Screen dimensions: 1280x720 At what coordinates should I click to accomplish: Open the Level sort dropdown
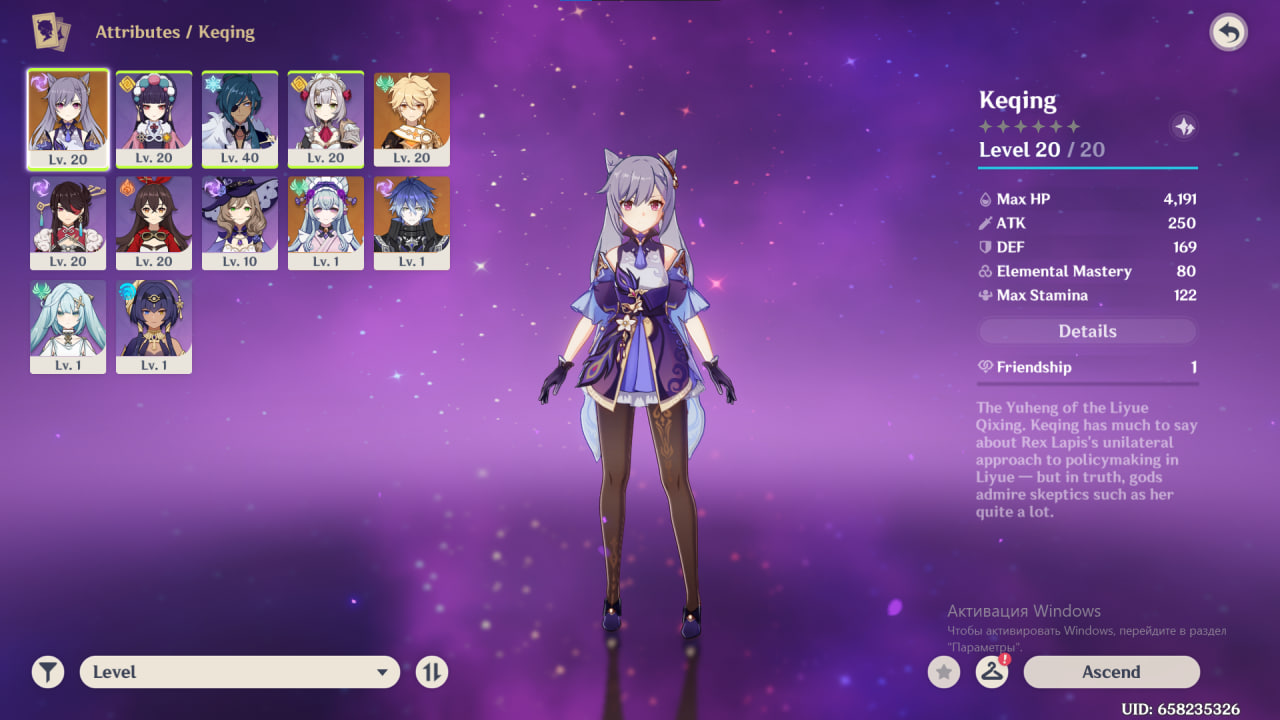click(x=240, y=672)
